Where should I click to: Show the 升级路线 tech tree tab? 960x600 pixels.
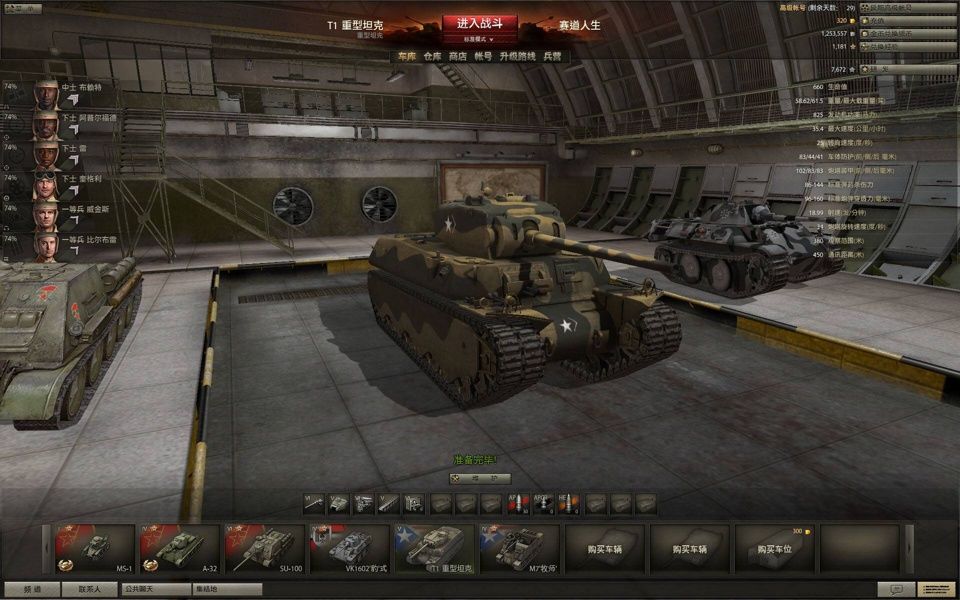518,57
